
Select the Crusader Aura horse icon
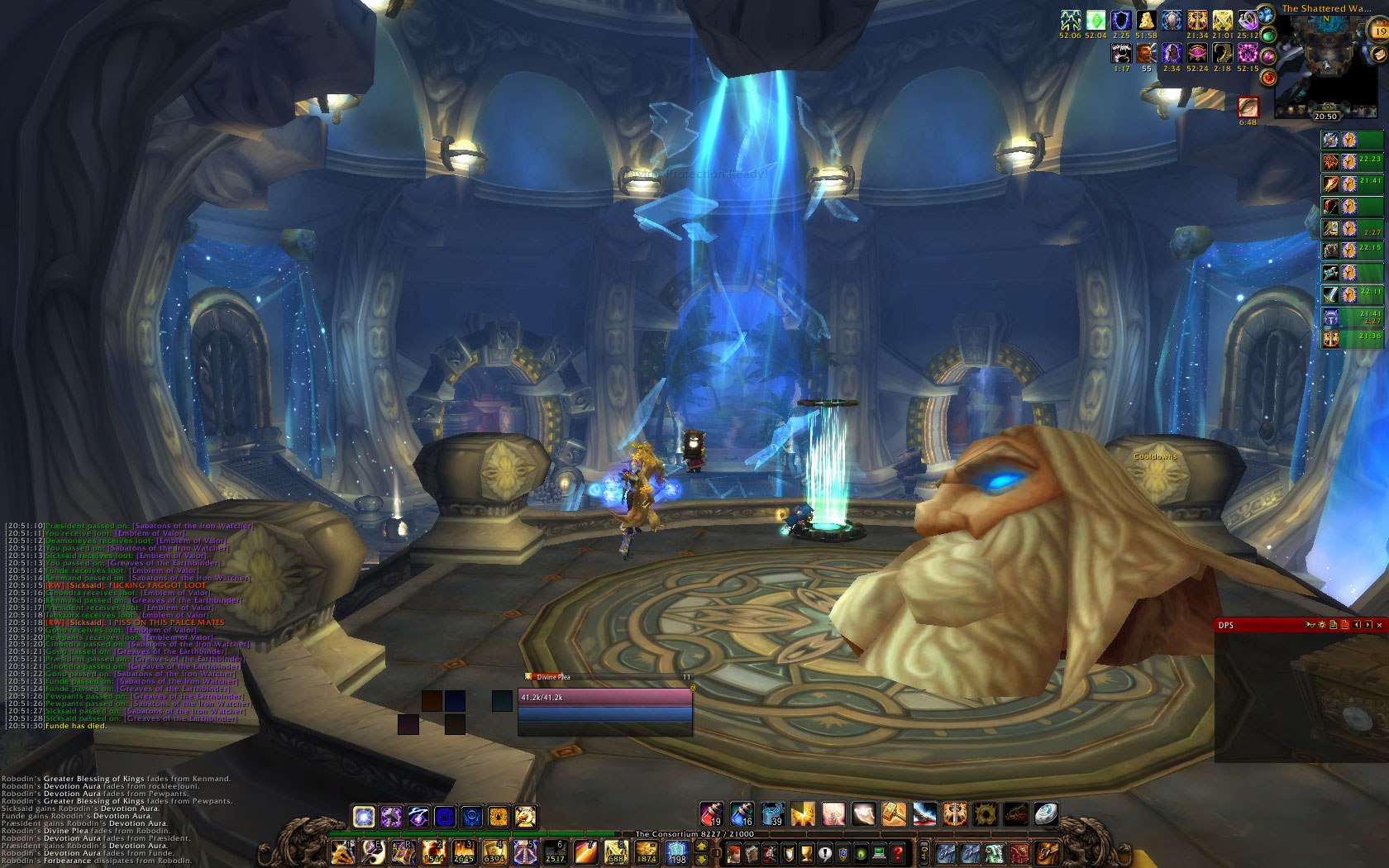tap(525, 817)
